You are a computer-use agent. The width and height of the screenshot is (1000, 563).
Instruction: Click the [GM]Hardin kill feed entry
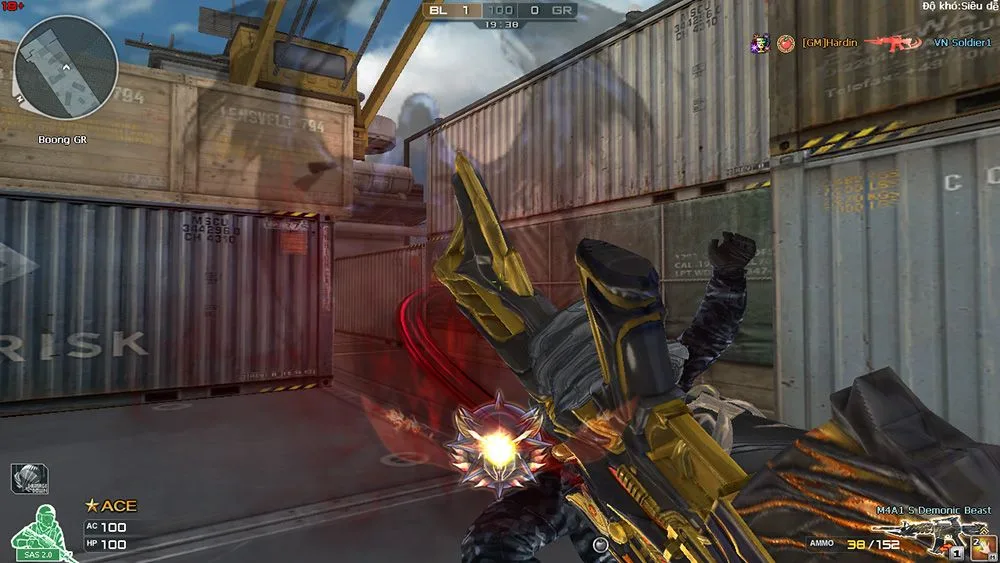tap(829, 43)
